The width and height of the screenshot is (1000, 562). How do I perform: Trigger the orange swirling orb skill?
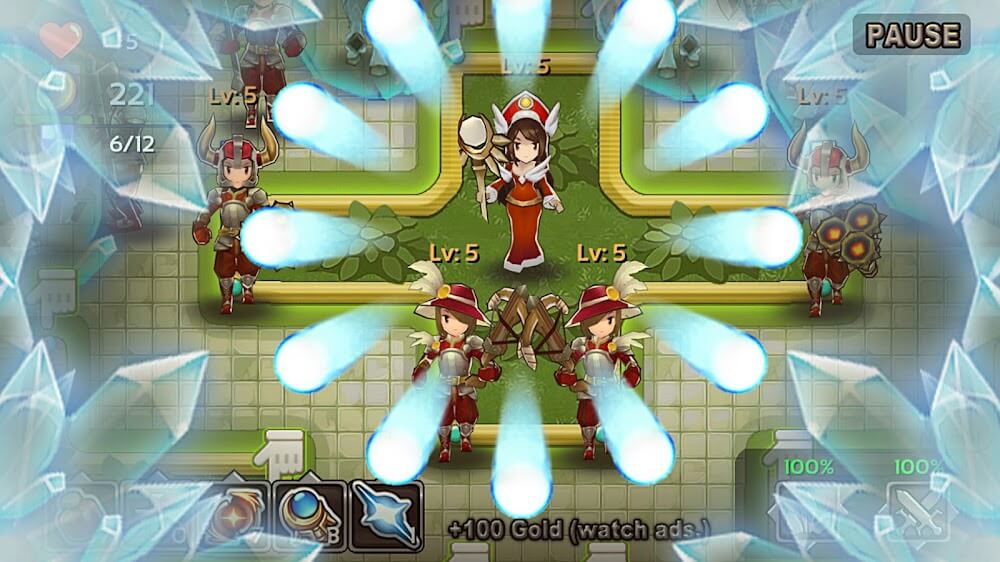(x=231, y=514)
